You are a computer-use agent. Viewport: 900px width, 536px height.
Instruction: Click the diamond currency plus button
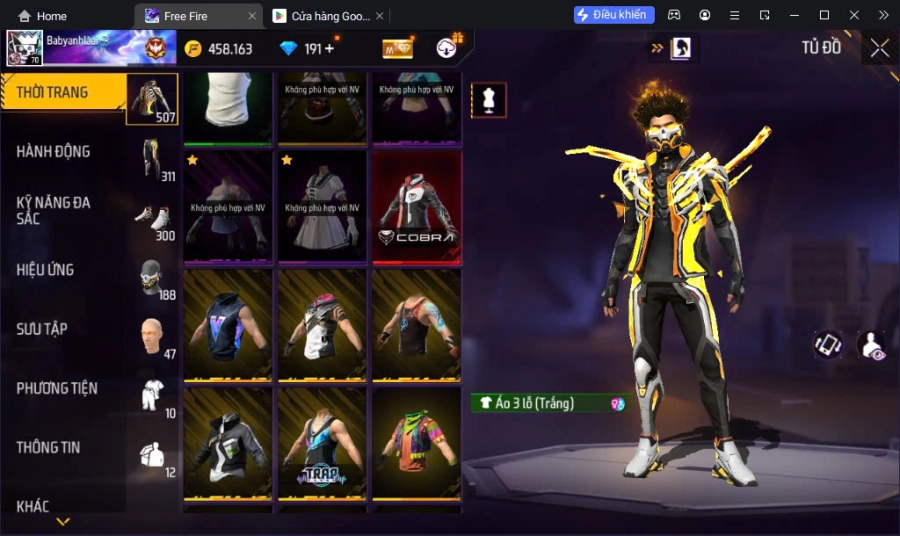tap(329, 49)
